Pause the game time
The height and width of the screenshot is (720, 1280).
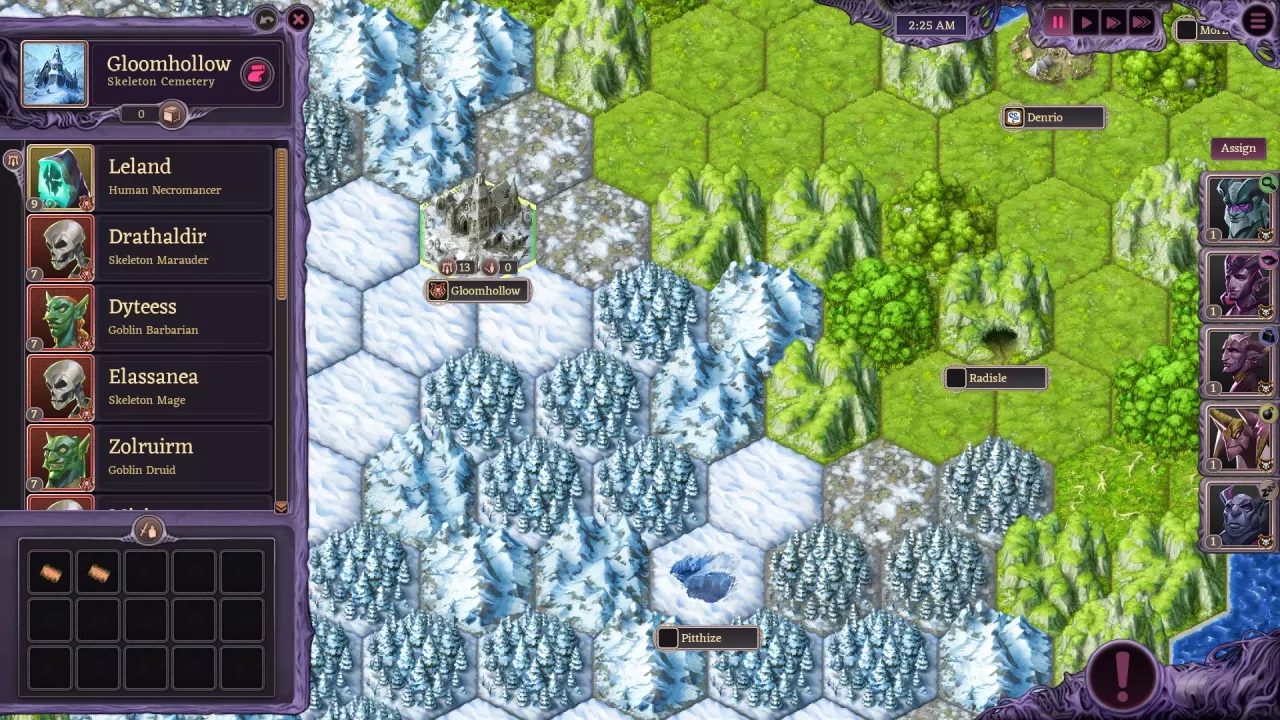point(1058,22)
